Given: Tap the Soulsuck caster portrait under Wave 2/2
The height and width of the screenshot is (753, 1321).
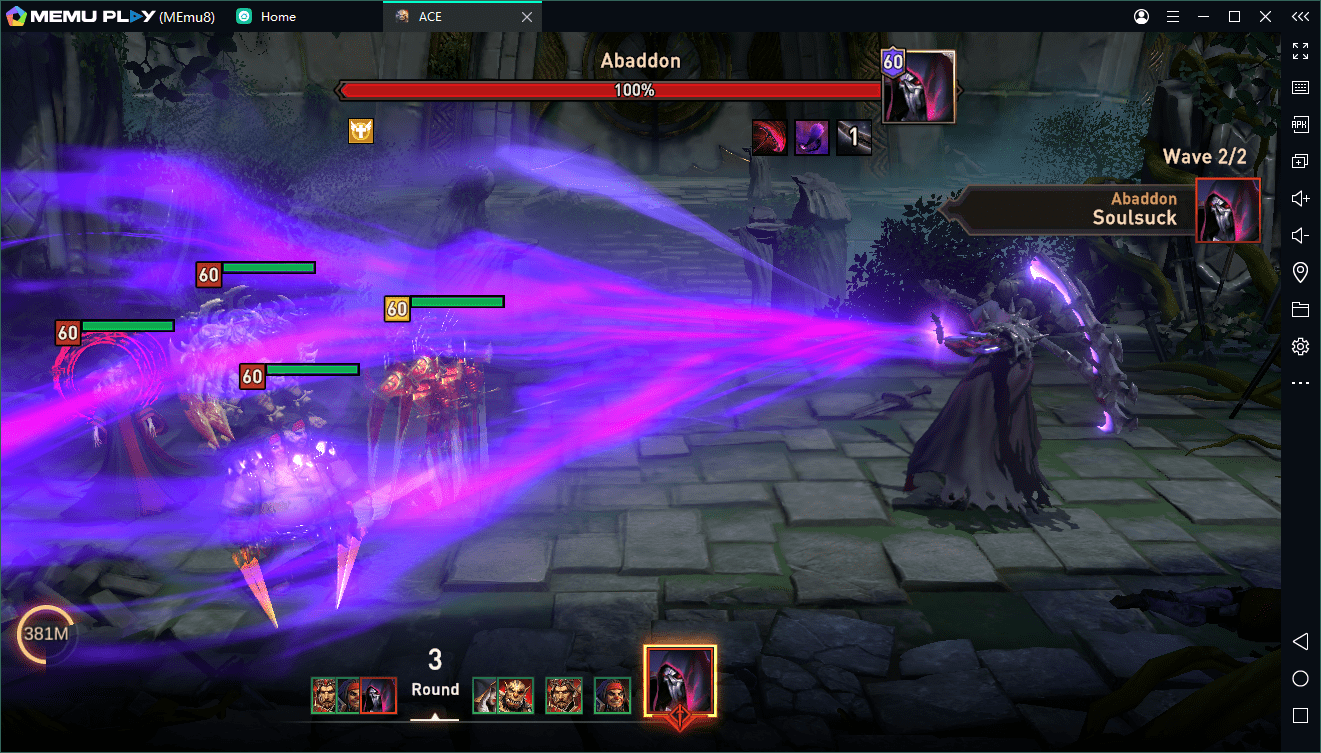Looking at the screenshot, I should click(x=1228, y=210).
